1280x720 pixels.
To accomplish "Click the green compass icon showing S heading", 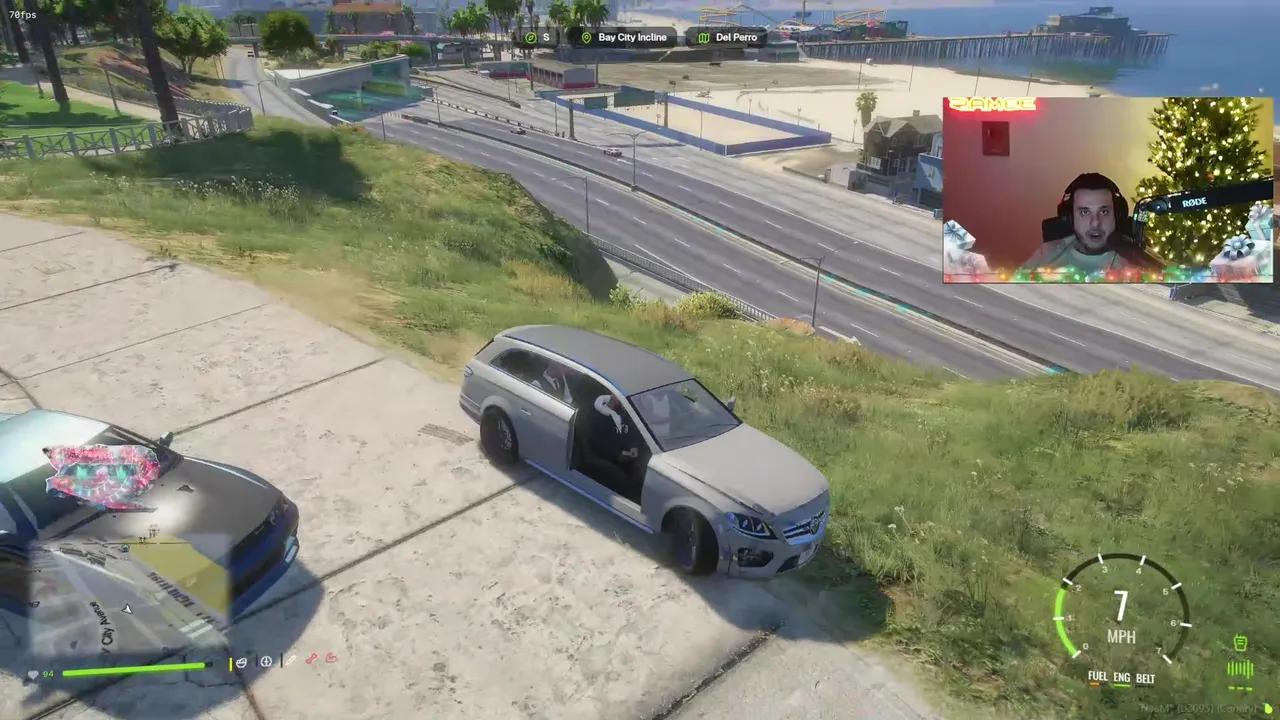I will point(530,37).
